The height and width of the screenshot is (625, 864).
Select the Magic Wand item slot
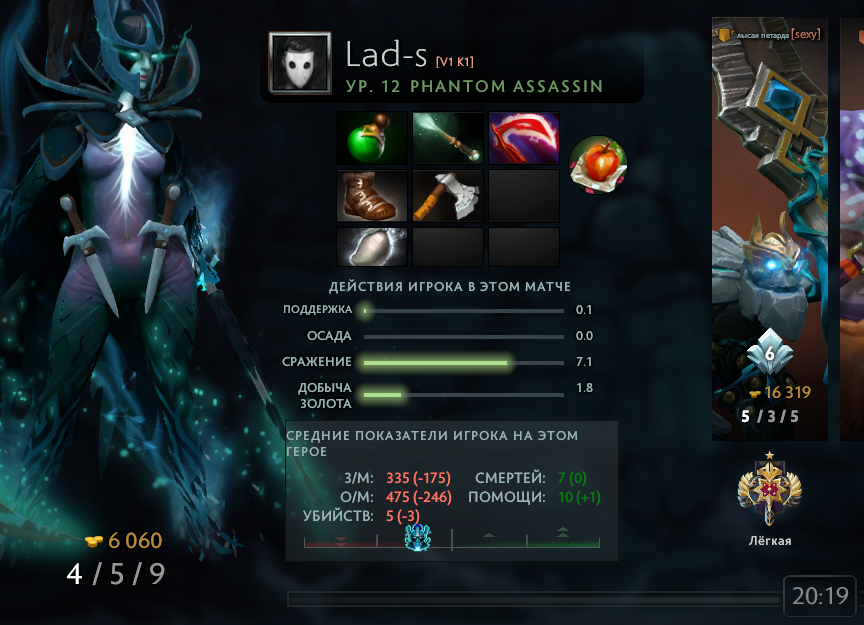[x=448, y=138]
